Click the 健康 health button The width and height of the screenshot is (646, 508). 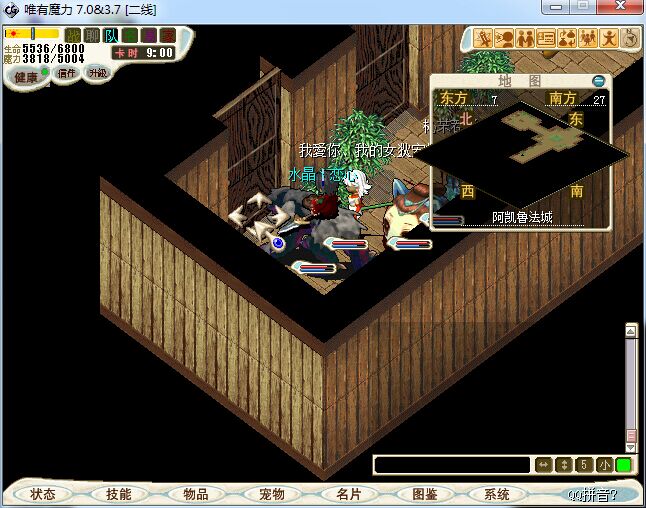pos(26,77)
